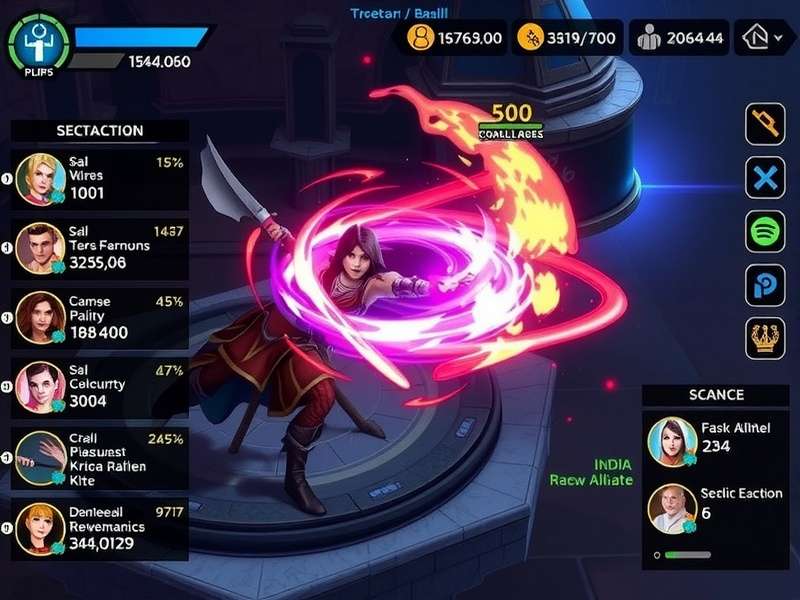Choose the Camse Pality entry
Viewport: 800px width, 600px height.
100,318
